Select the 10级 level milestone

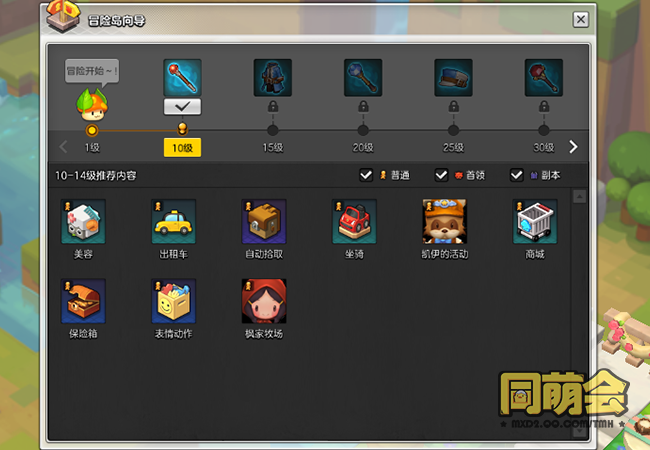click(182, 129)
